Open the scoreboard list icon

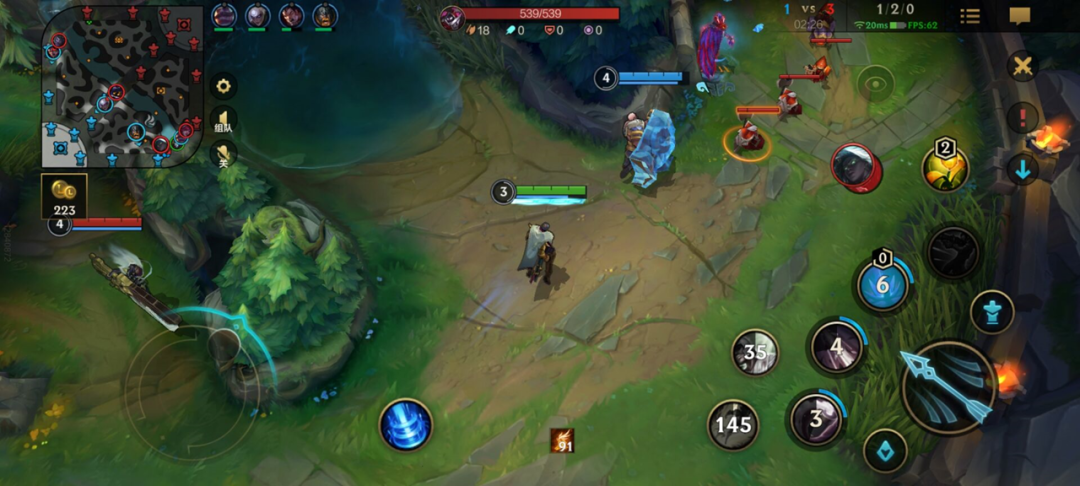point(970,16)
